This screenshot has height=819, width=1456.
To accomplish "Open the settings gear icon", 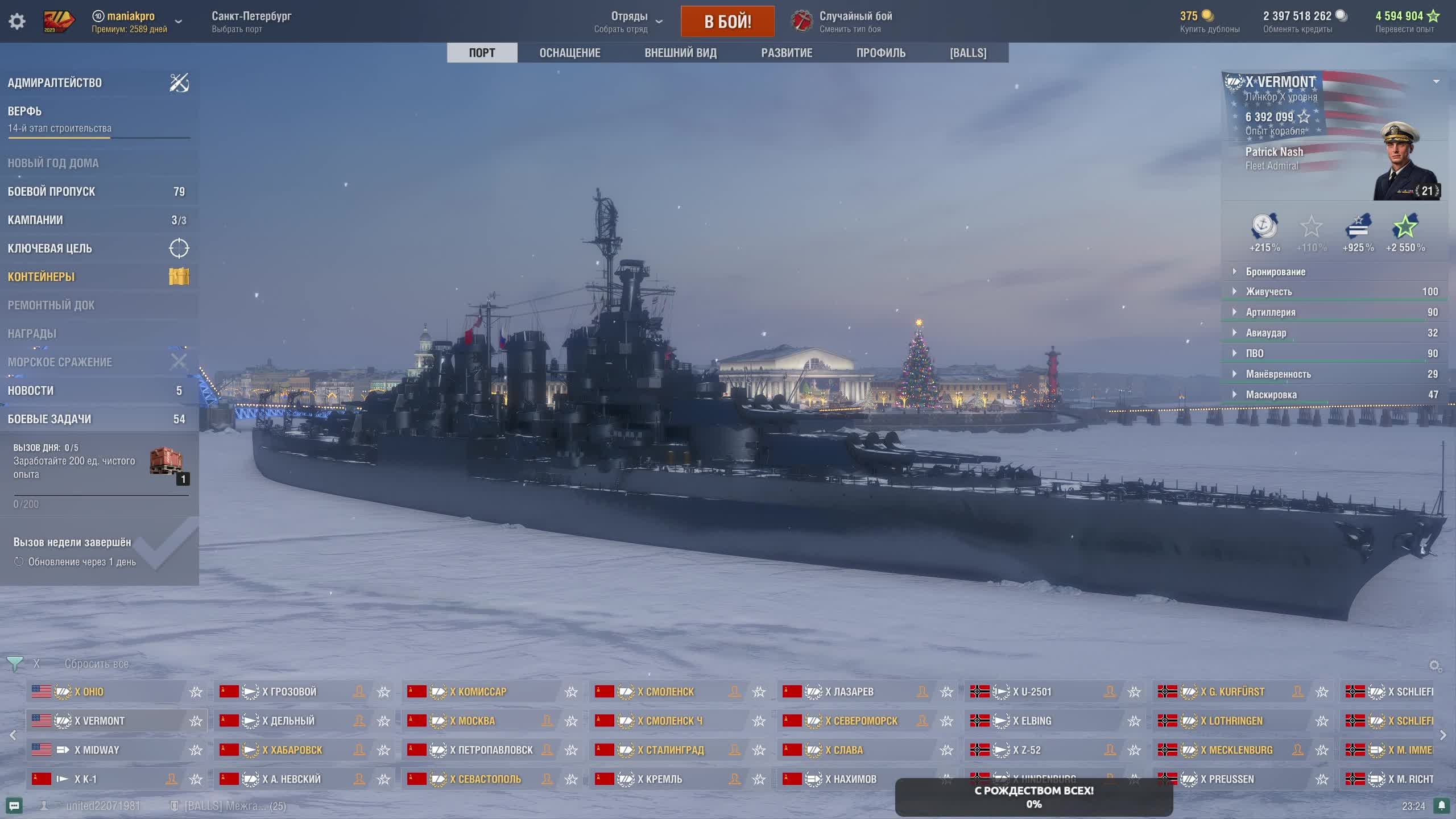I will (17, 22).
